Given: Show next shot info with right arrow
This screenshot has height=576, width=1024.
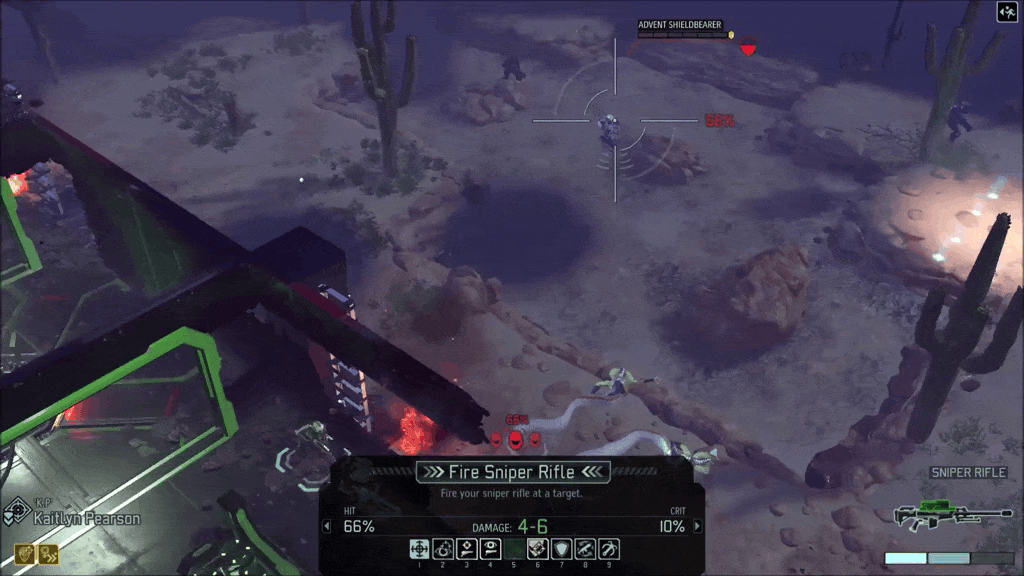Looking at the screenshot, I should pyautogui.click(x=698, y=526).
